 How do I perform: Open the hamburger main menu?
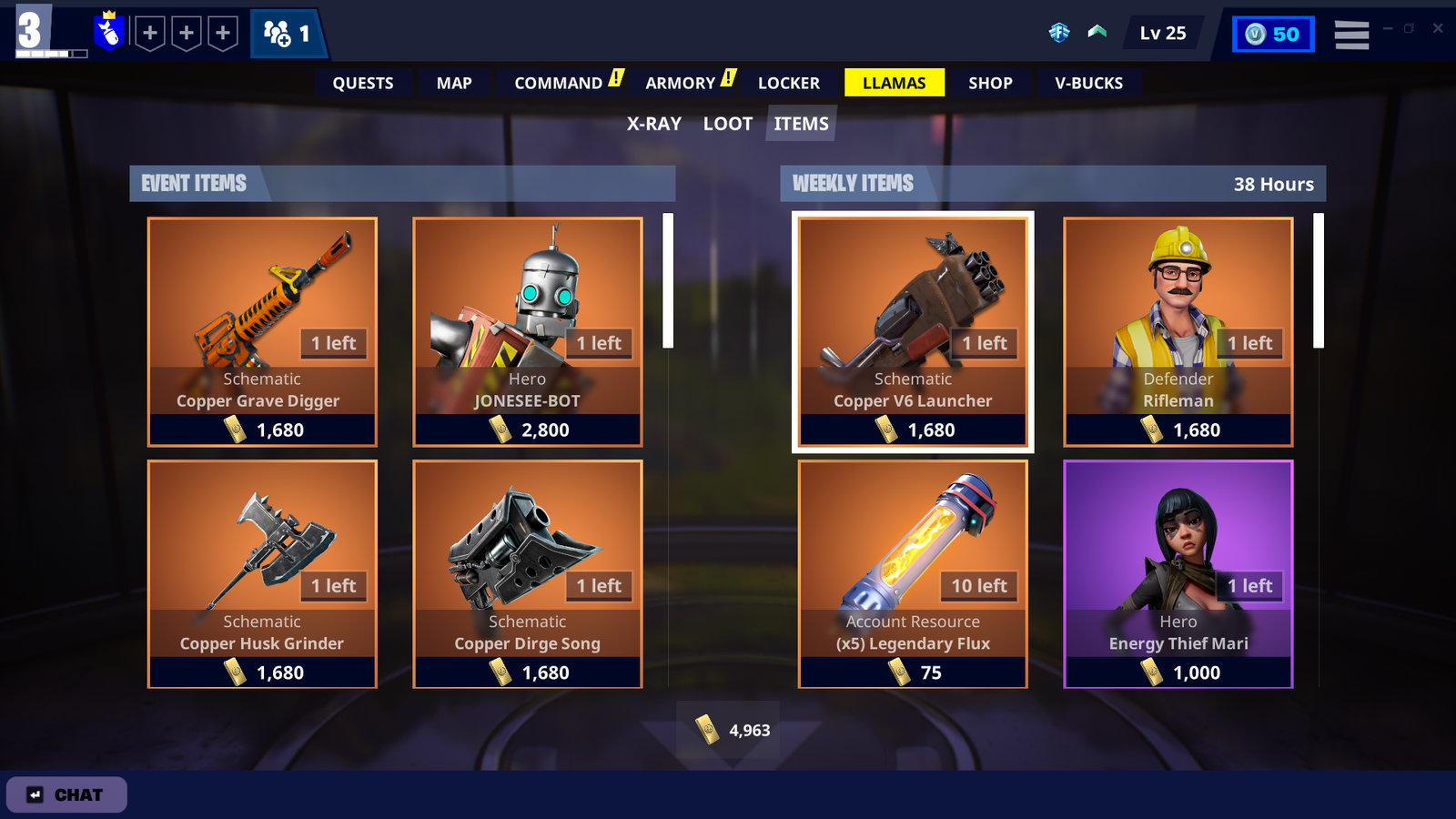(x=1351, y=35)
